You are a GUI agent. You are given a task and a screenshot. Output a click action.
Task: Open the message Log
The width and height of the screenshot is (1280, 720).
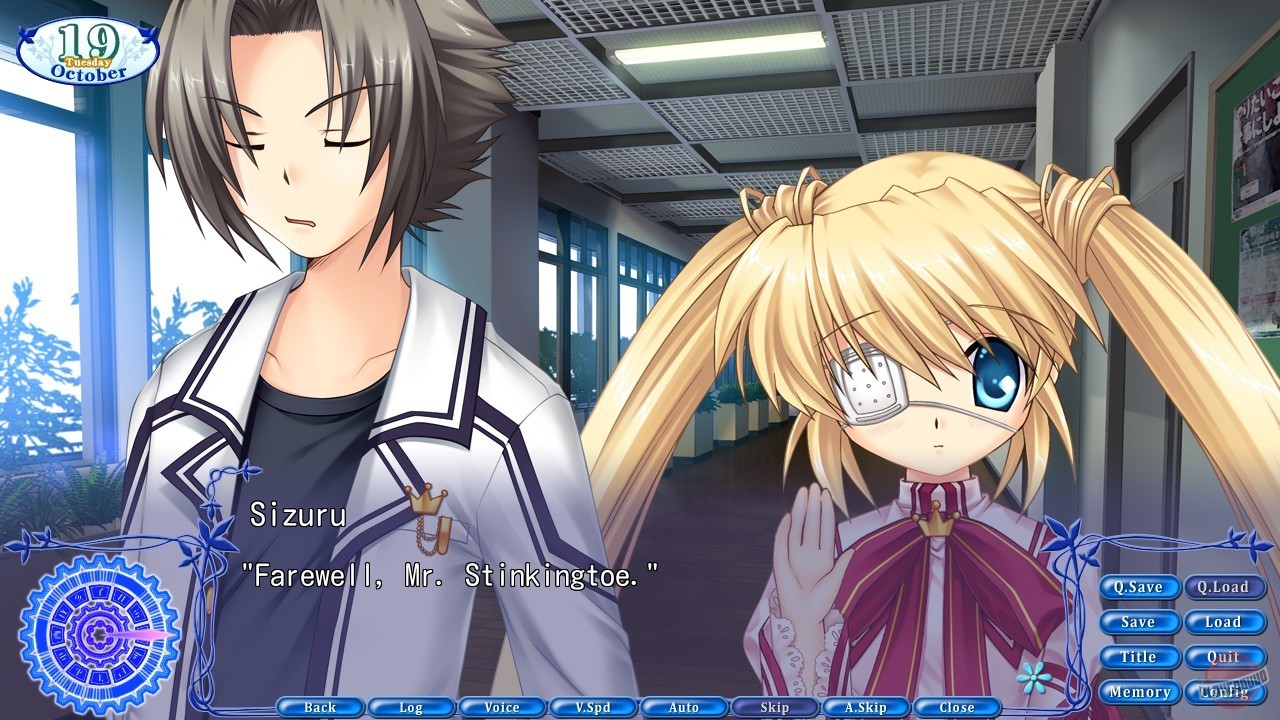pos(412,707)
